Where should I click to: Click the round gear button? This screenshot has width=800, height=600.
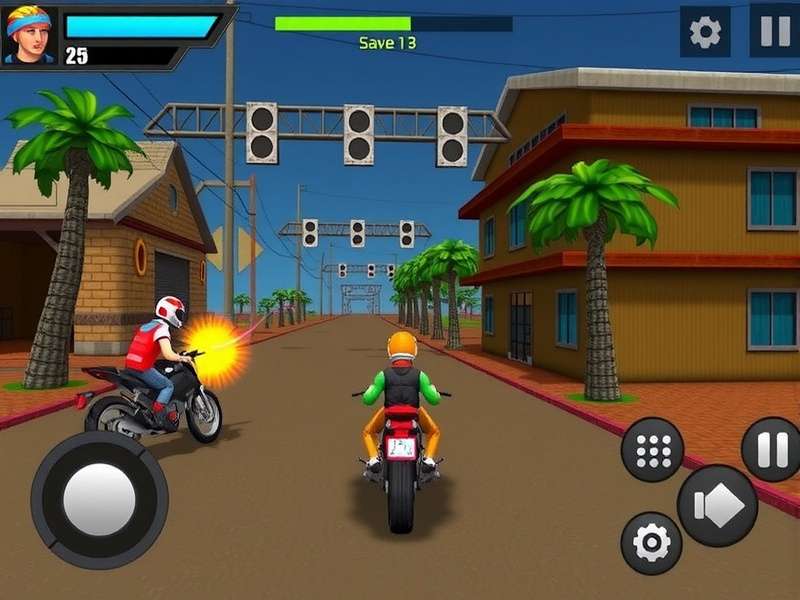coord(651,543)
